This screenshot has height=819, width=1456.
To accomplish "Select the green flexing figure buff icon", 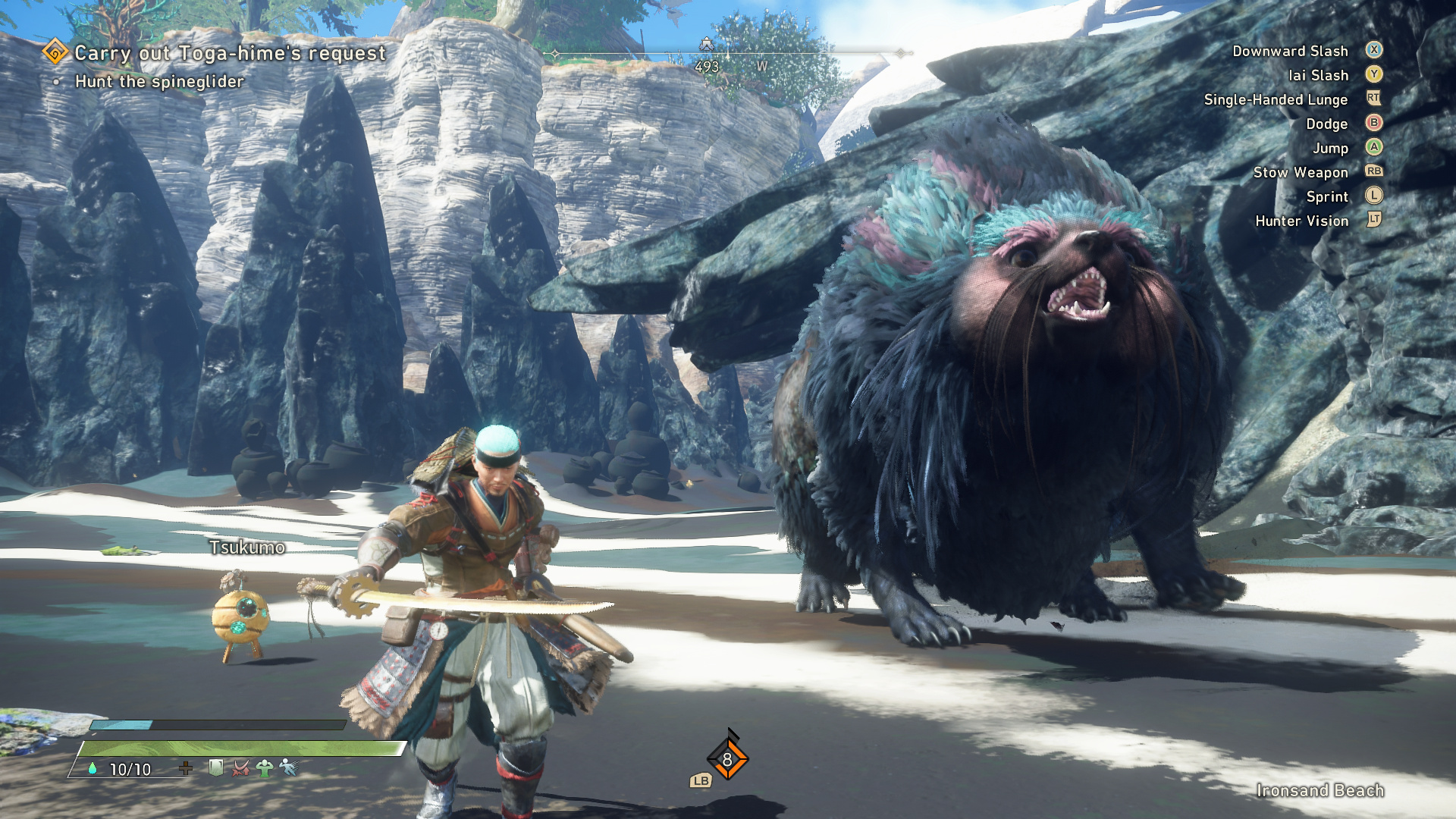I will tap(265, 768).
